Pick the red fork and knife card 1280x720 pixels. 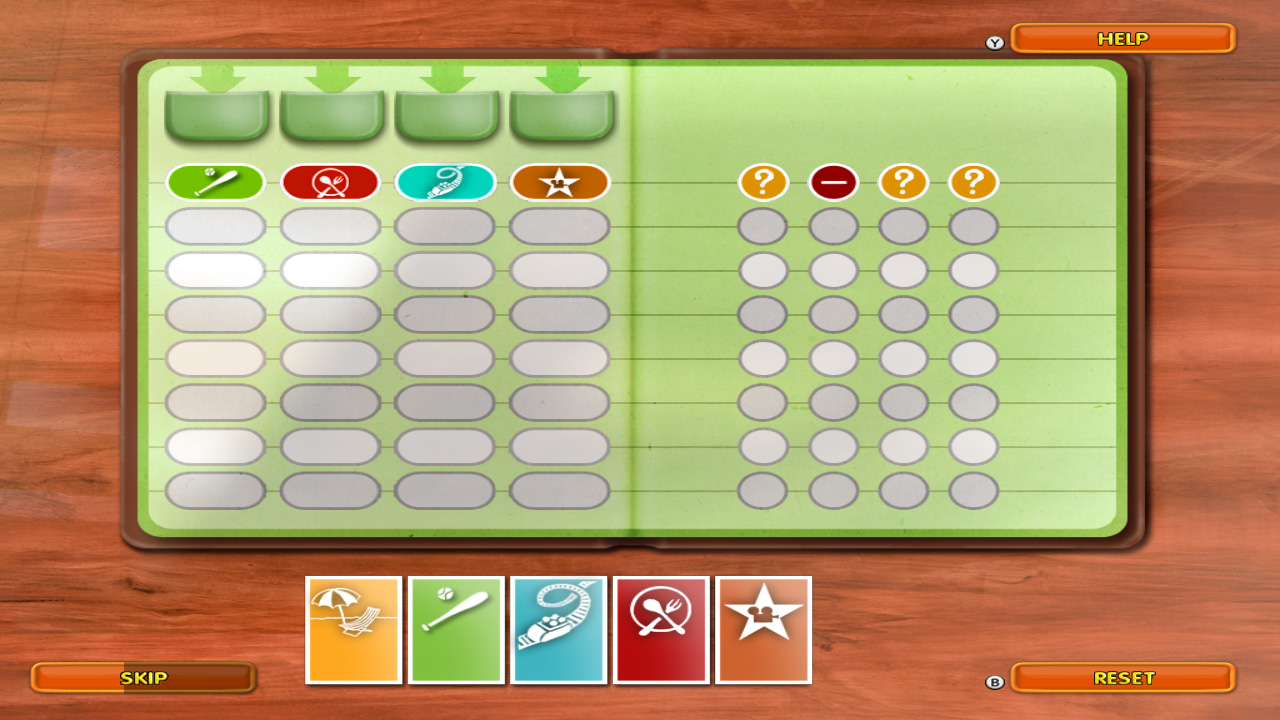[x=662, y=628]
